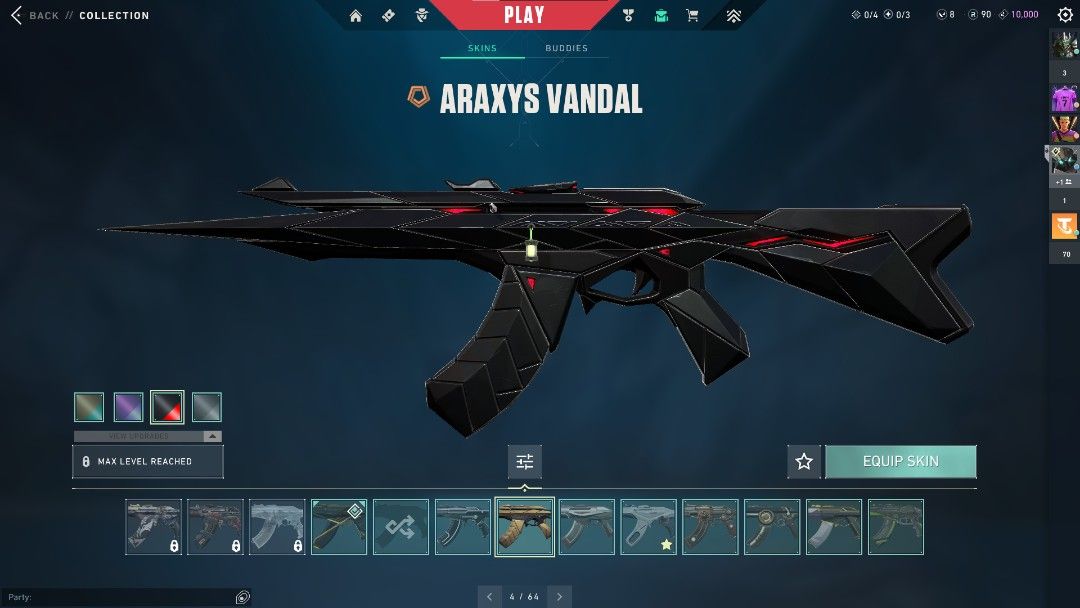Image resolution: width=1080 pixels, height=608 pixels.
Task: Choose the purple color variant swatch
Action: [x=128, y=407]
